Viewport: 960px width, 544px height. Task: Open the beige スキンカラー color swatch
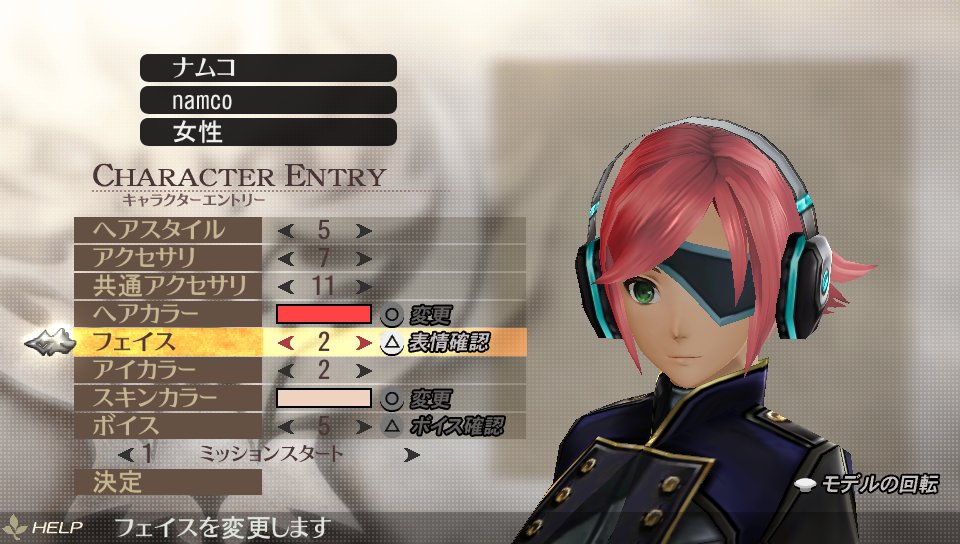323,398
